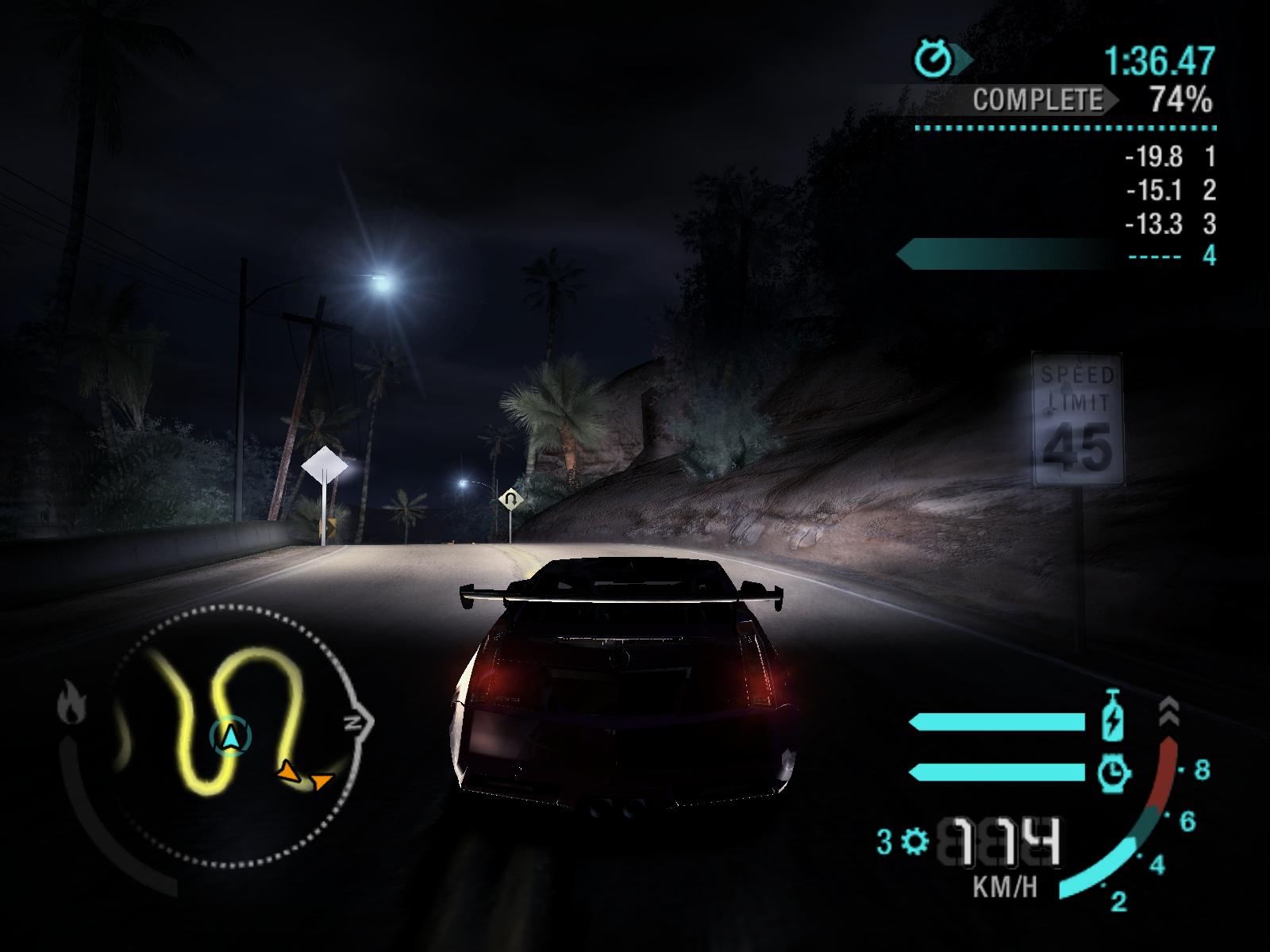Click the speedbreaker clock icon
Image resolution: width=1270 pixels, height=952 pixels.
point(1112,772)
